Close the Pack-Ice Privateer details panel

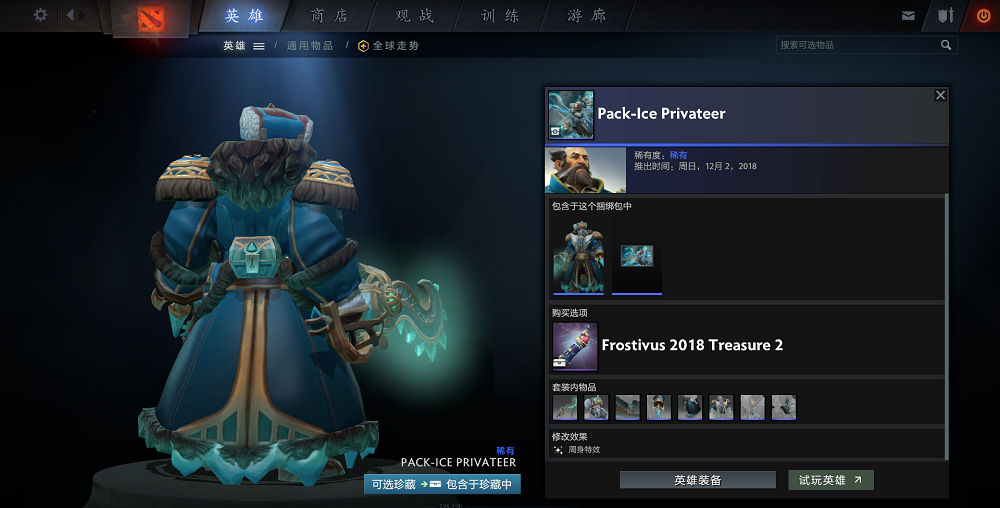940,95
